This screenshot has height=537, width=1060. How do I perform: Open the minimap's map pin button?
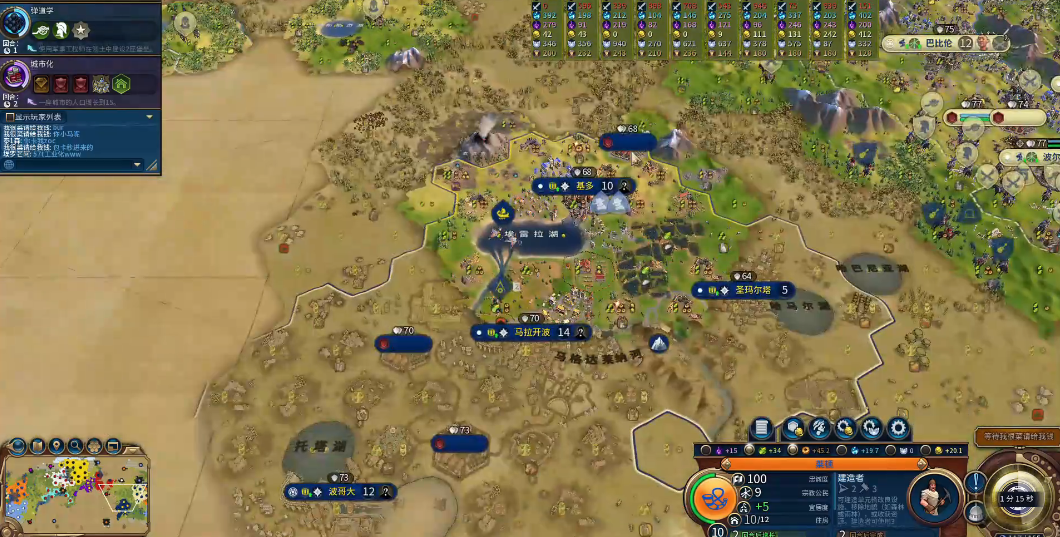57,445
